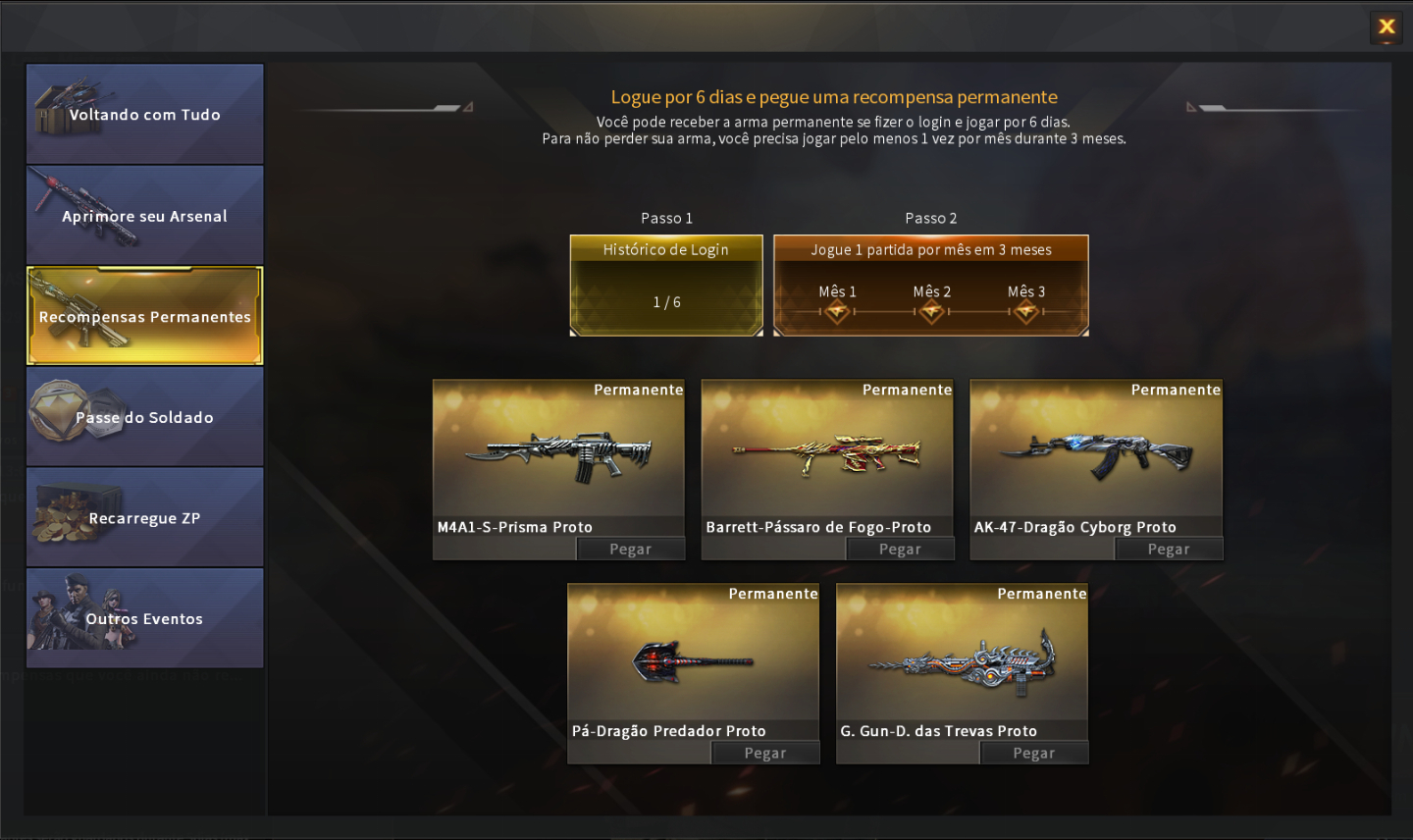This screenshot has width=1413, height=840.
Task: Choose Pegar under Pá-Dragão Predador Proto
Action: click(x=765, y=754)
